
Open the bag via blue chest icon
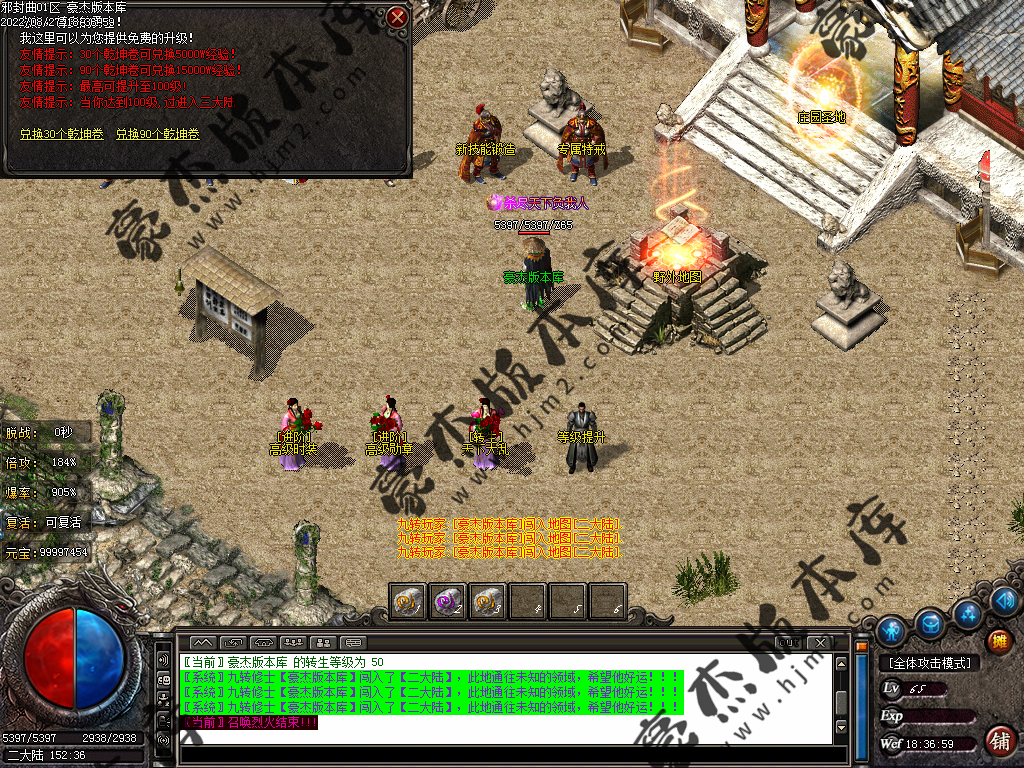(930, 622)
